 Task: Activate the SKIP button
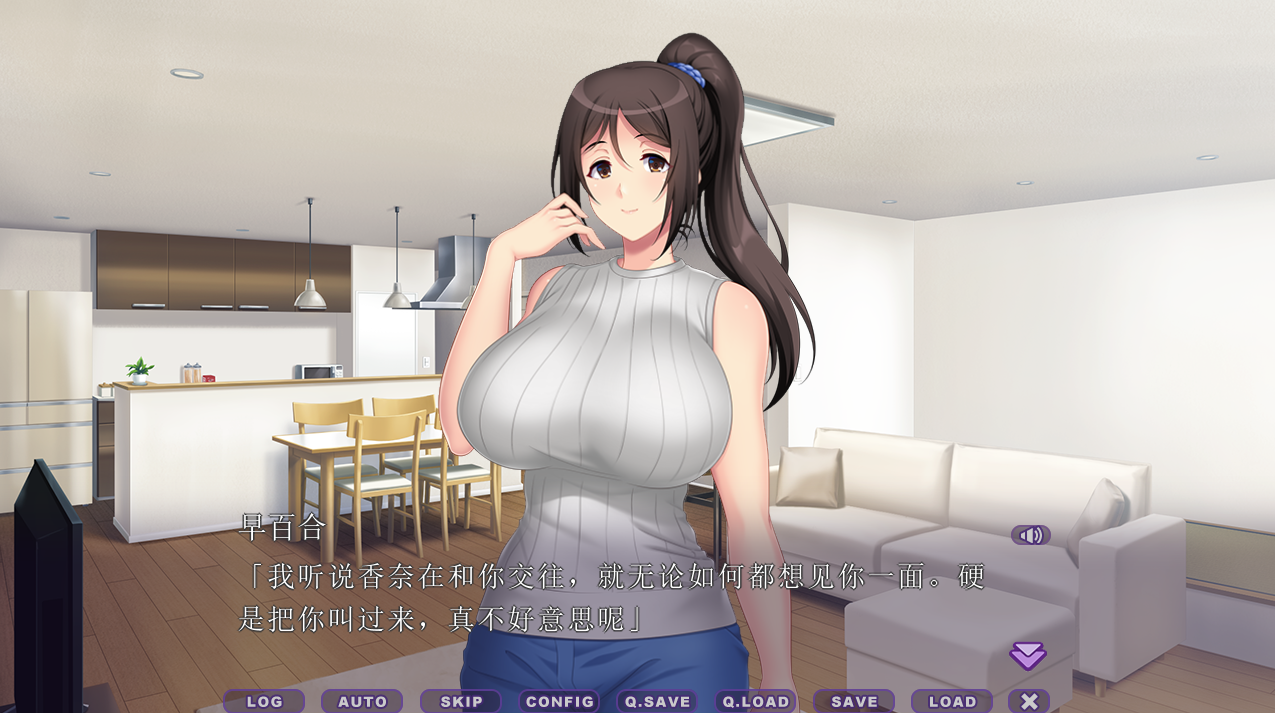coord(460,702)
